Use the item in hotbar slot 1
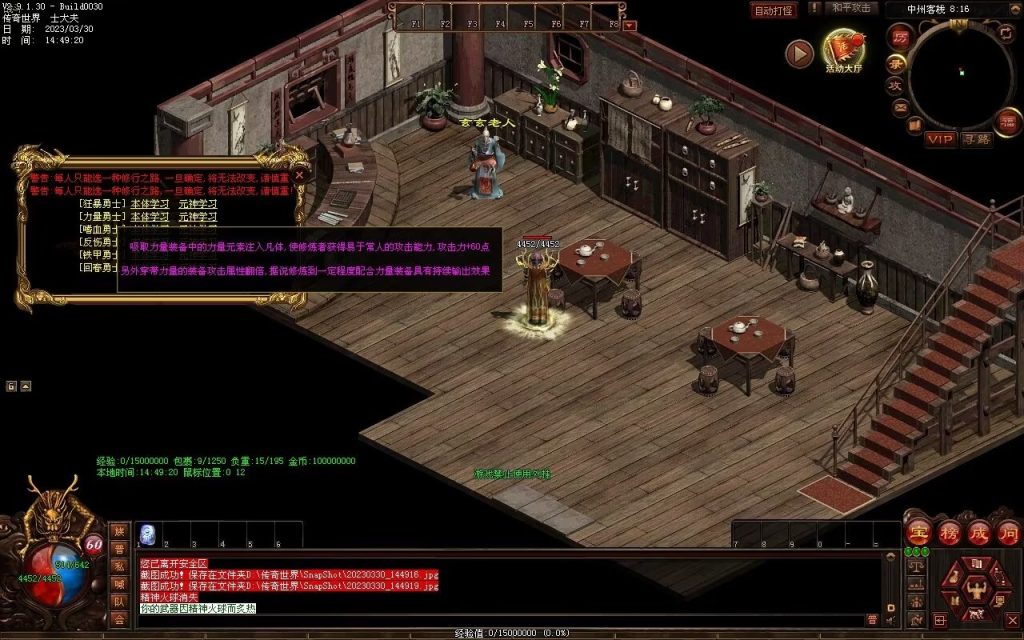 (146, 533)
